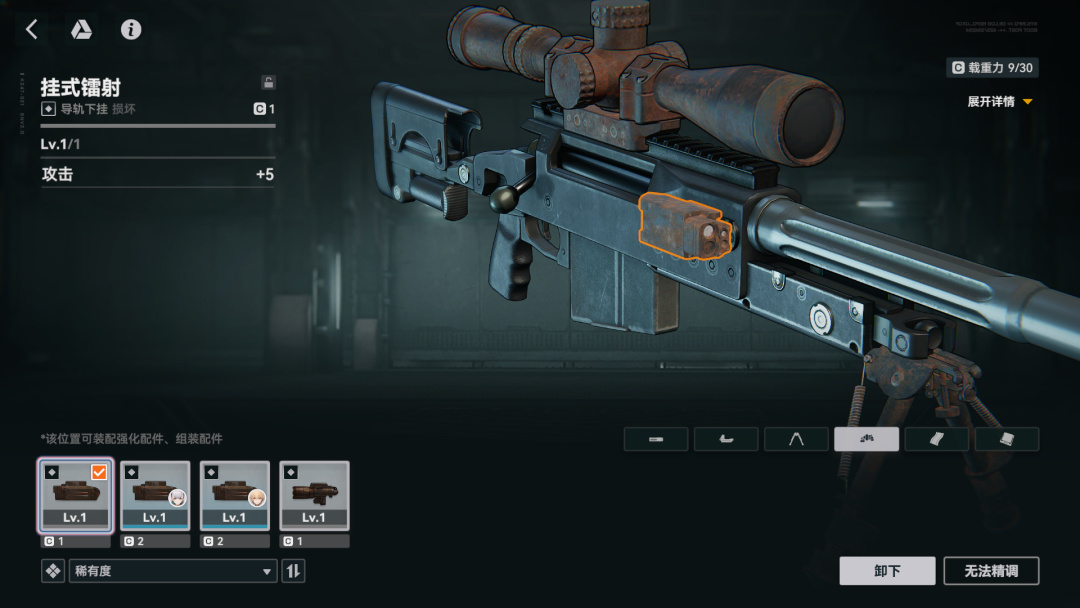Switch to the curved-sheet attachment slot tab
Image resolution: width=1080 pixels, height=608 pixels.
pyautogui.click(x=936, y=439)
